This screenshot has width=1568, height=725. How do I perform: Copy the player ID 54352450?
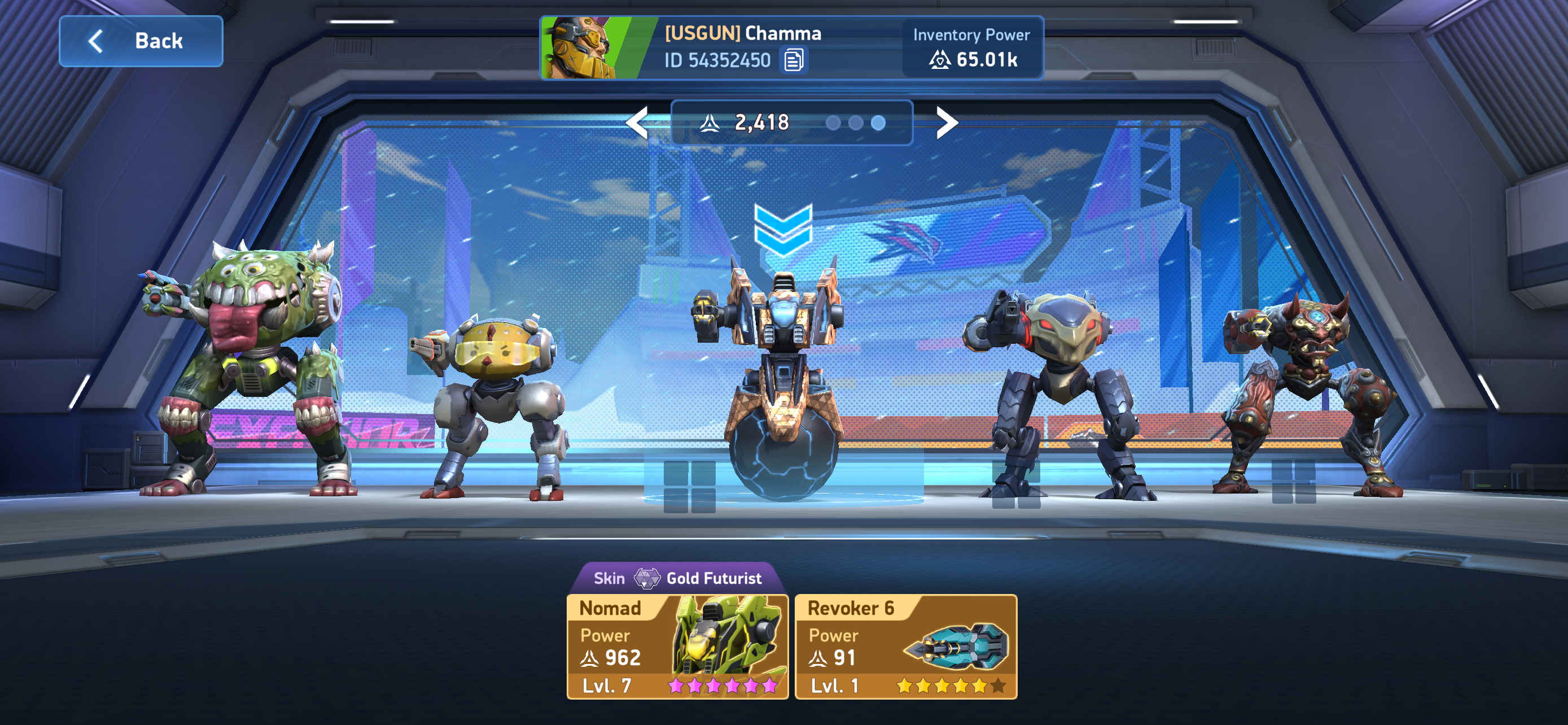pyautogui.click(x=794, y=60)
